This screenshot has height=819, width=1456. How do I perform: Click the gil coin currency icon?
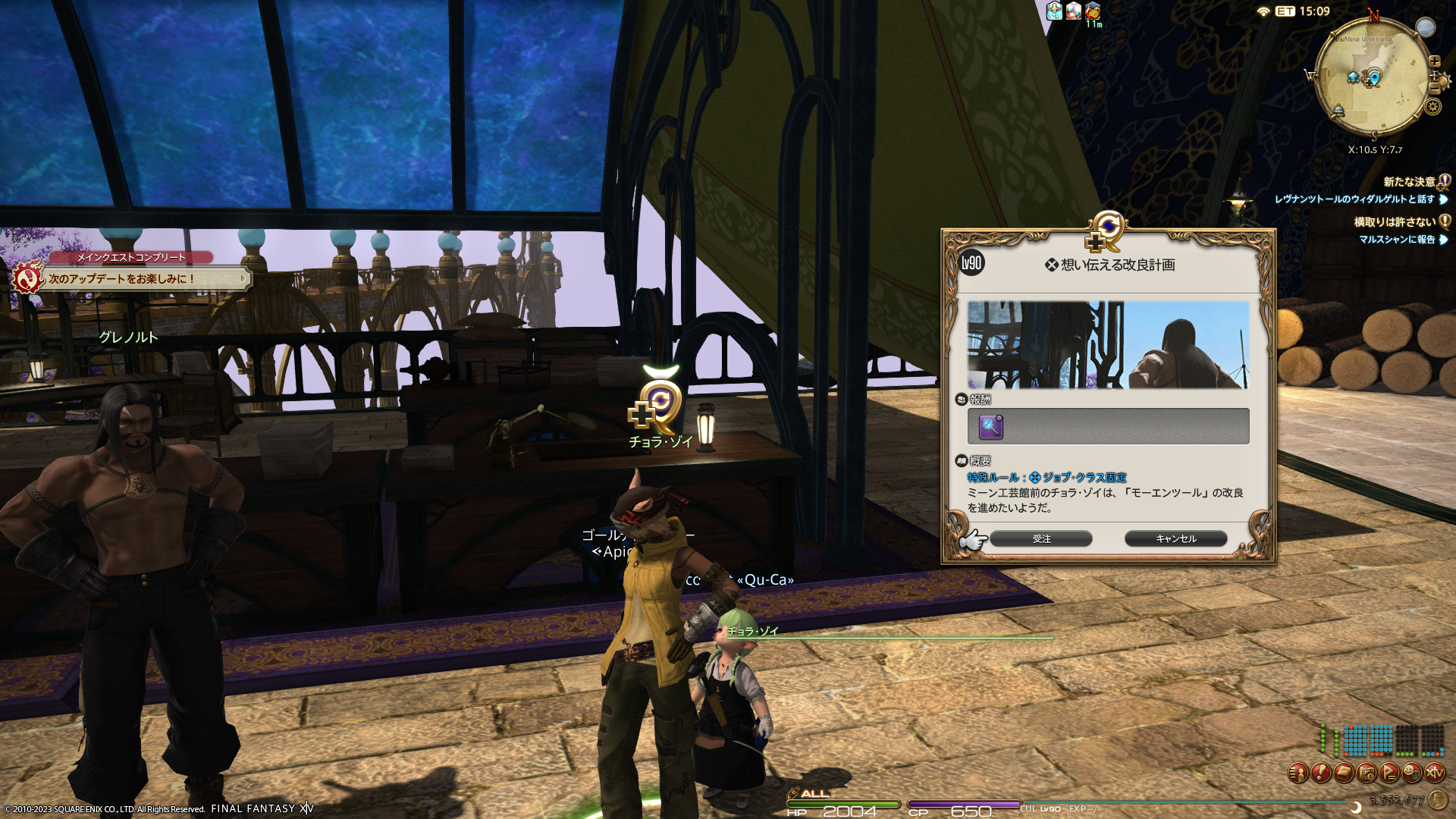1437,799
